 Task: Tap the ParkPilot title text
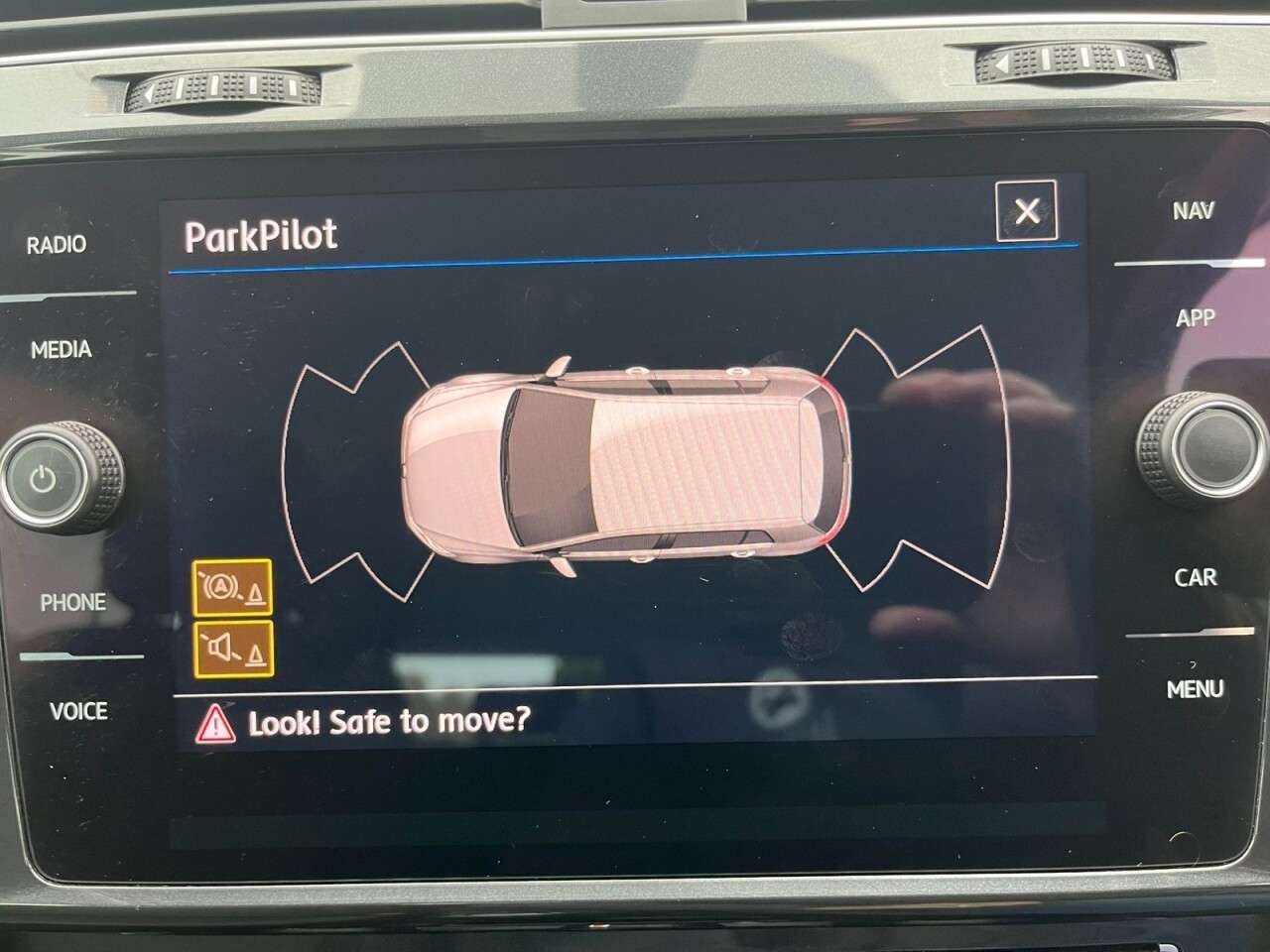coord(262,236)
